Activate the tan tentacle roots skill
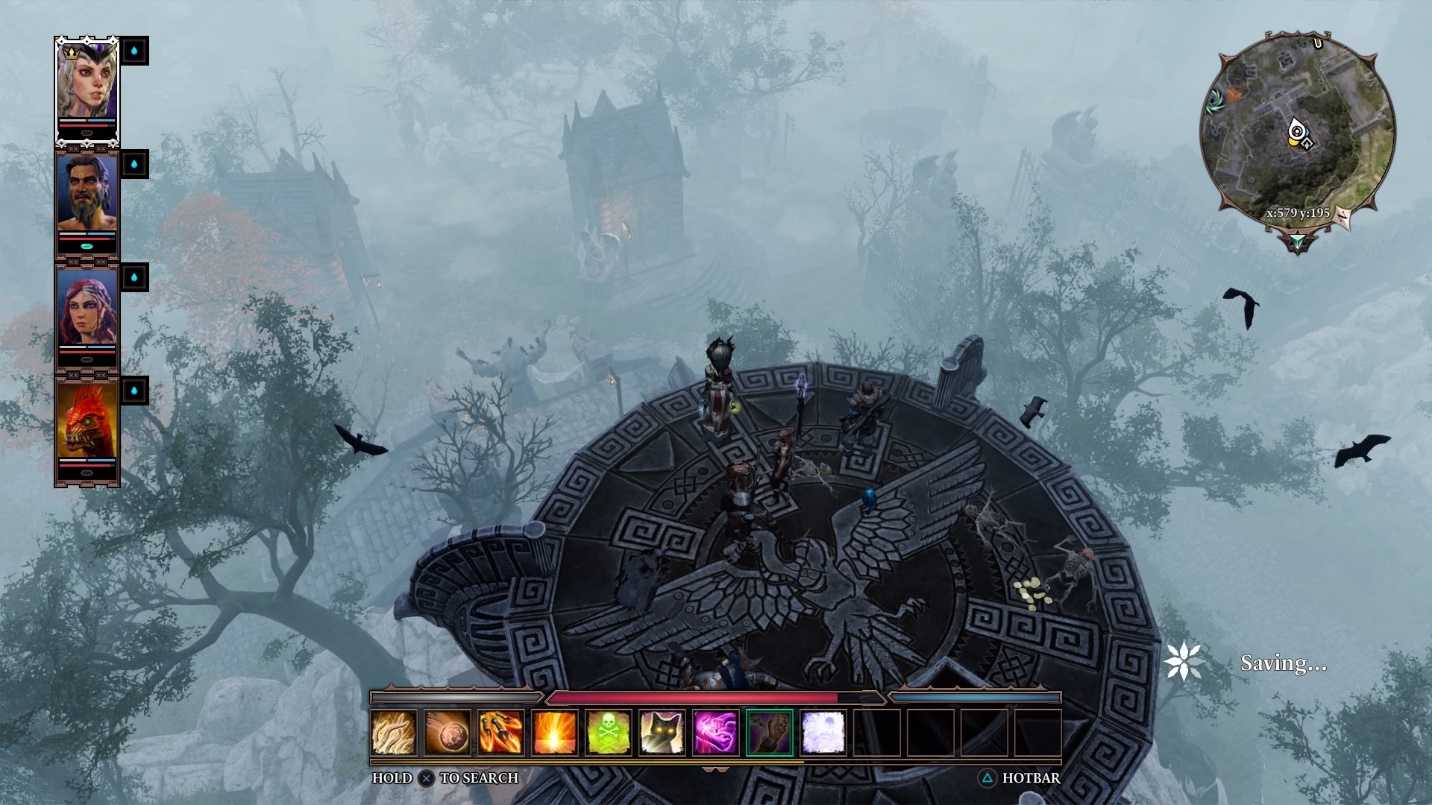 (x=393, y=732)
